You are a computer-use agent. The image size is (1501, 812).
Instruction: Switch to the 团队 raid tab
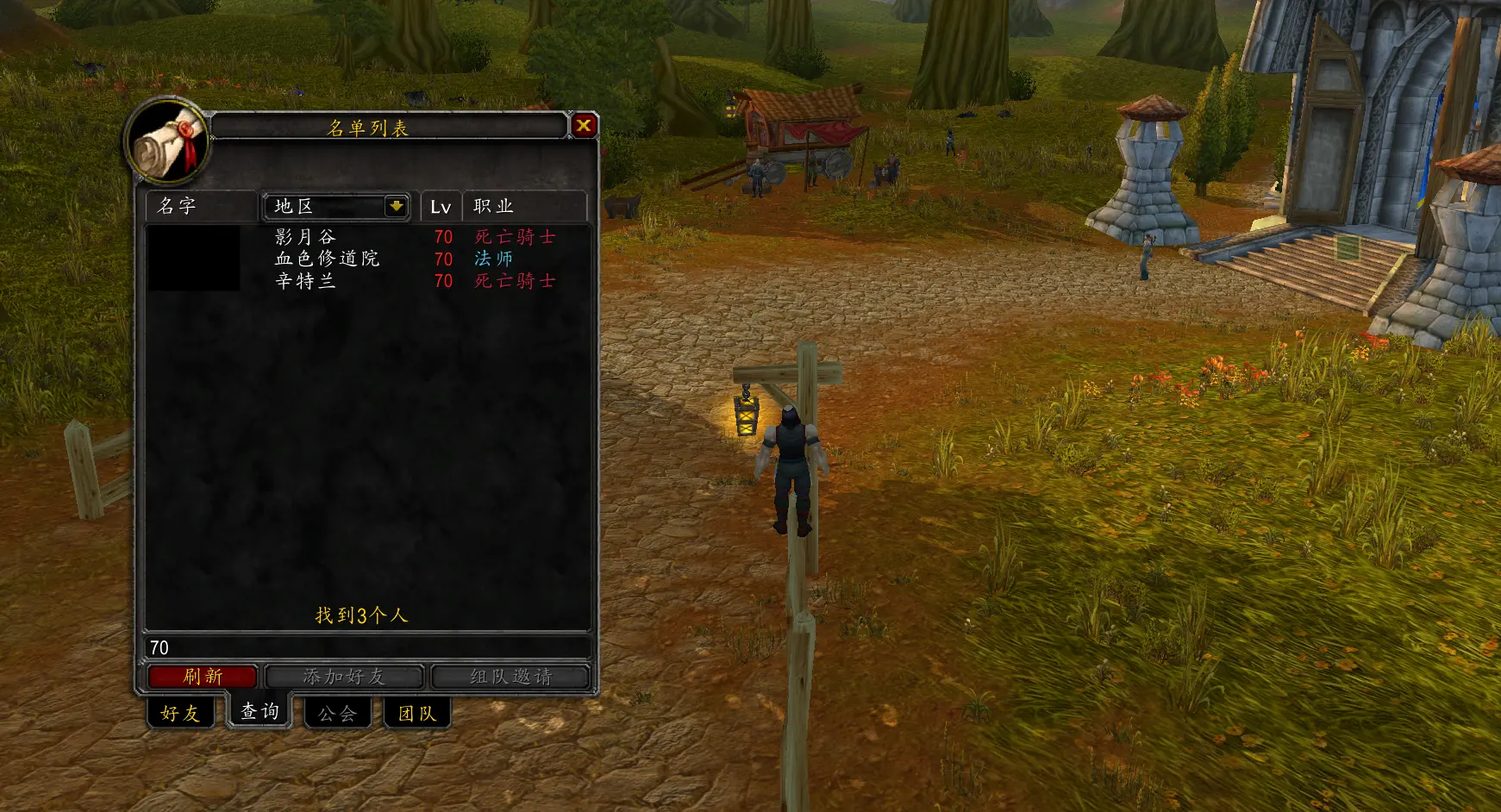[x=417, y=714]
